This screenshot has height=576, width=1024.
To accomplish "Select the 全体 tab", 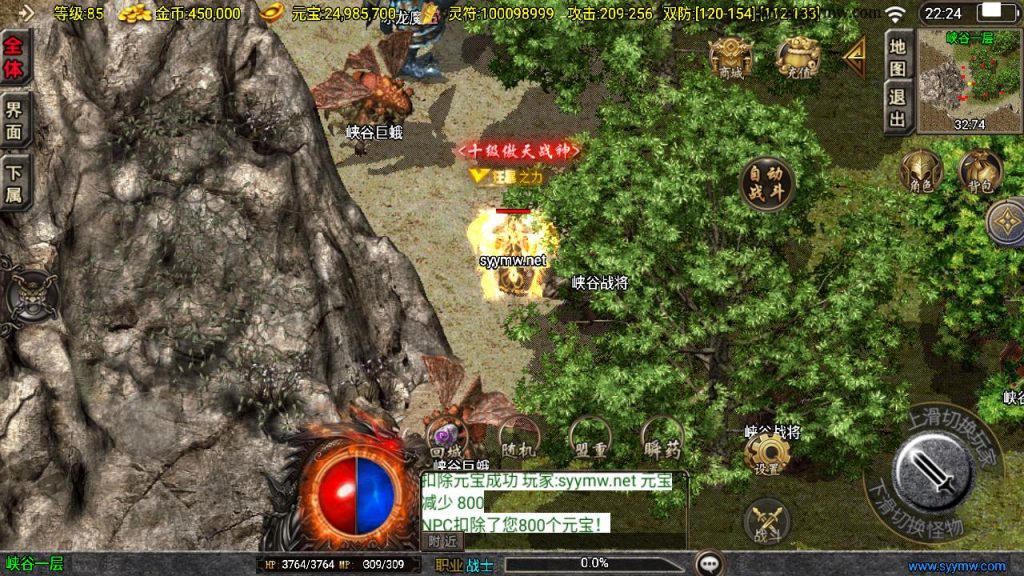I will point(15,59).
